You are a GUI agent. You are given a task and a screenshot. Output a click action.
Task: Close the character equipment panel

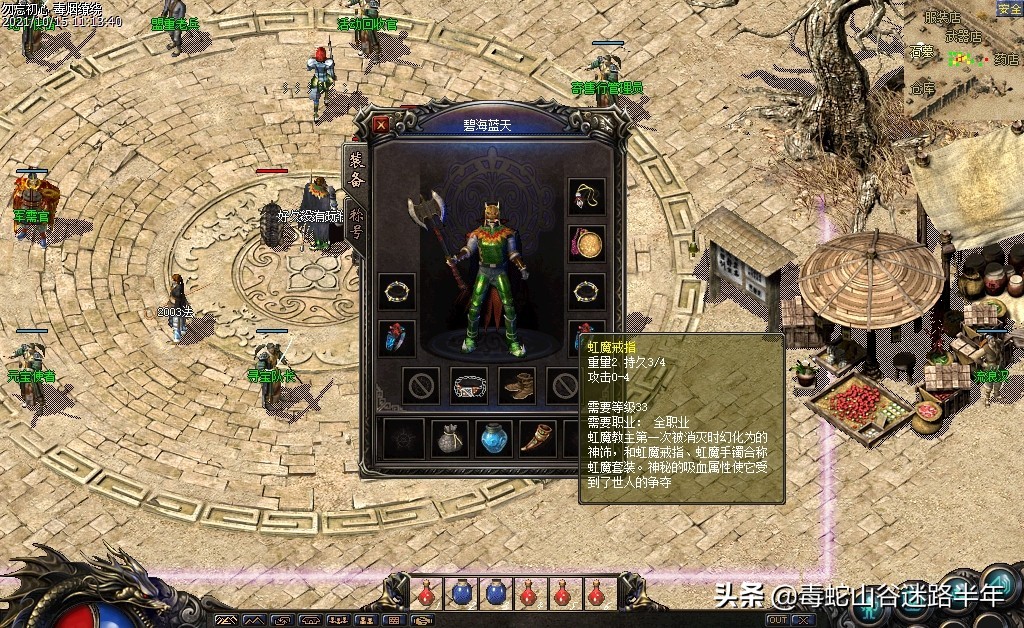click(381, 125)
